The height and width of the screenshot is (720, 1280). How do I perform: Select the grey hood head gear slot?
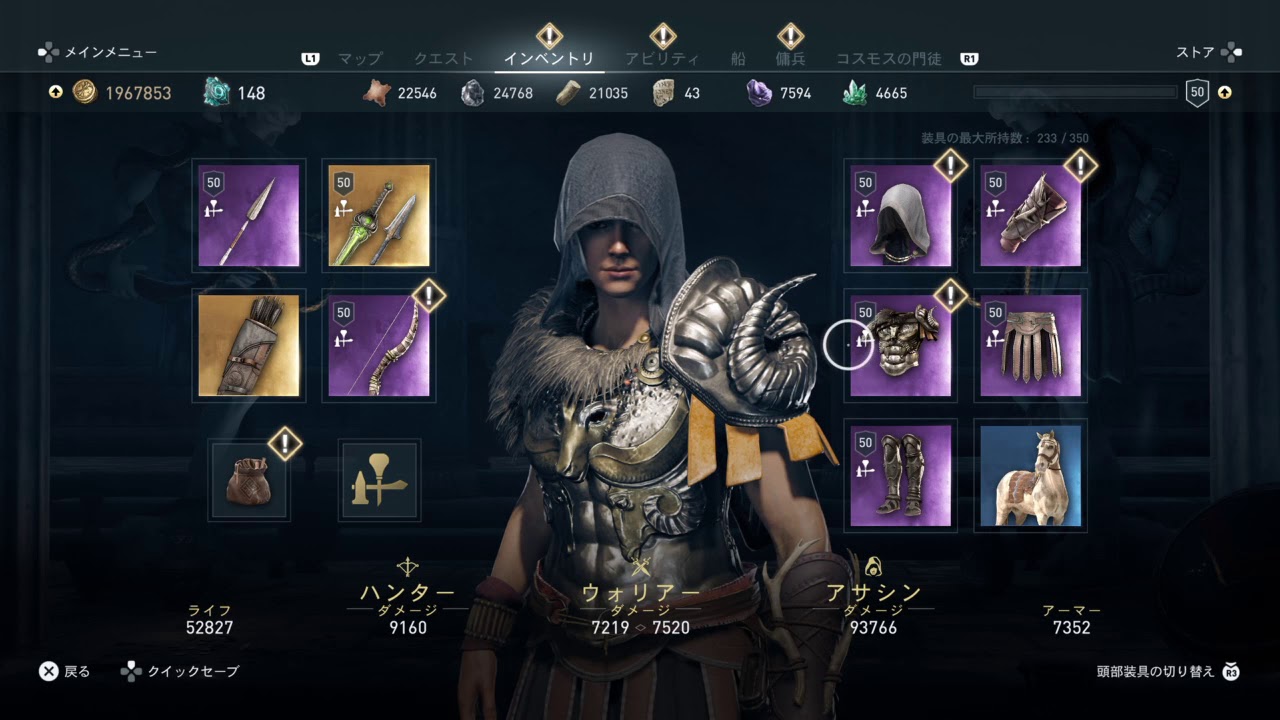point(900,216)
